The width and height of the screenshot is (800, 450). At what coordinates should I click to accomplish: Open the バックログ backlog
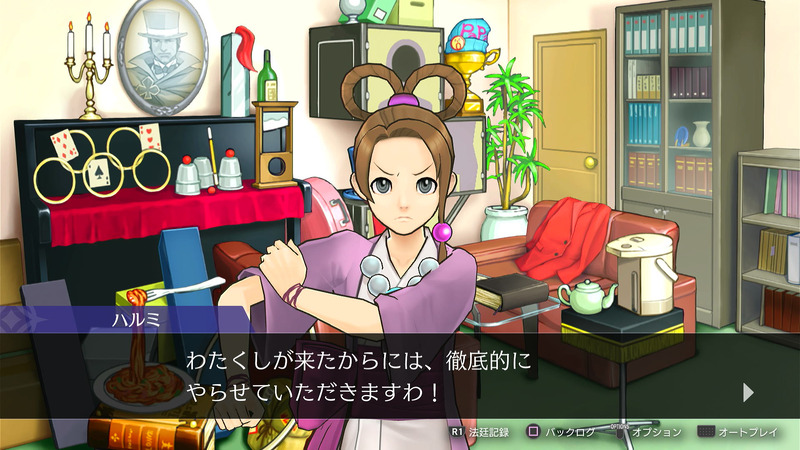coord(562,432)
